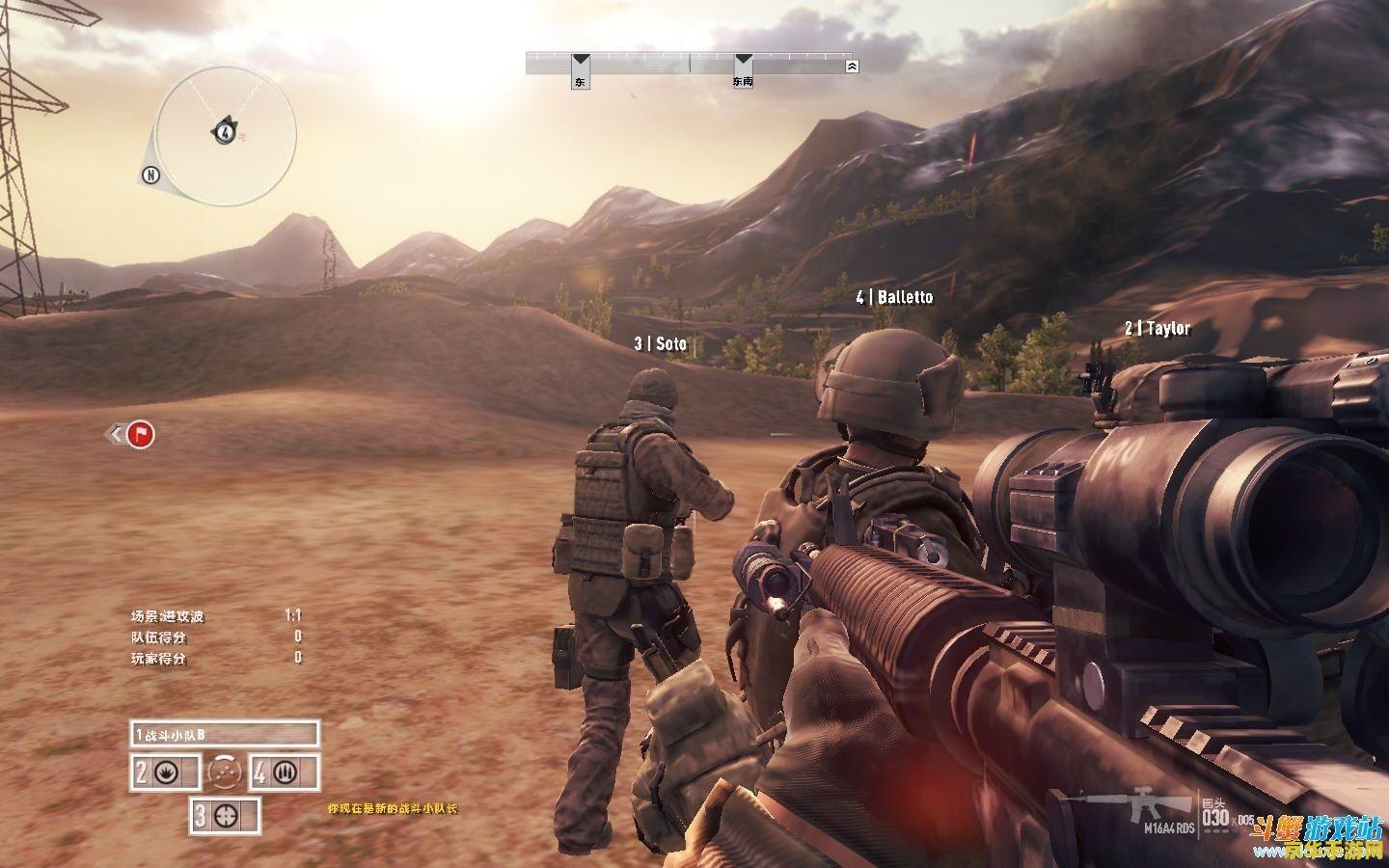Select squad row 1 战斗小队B
This screenshot has height=868, width=1389.
[x=225, y=735]
